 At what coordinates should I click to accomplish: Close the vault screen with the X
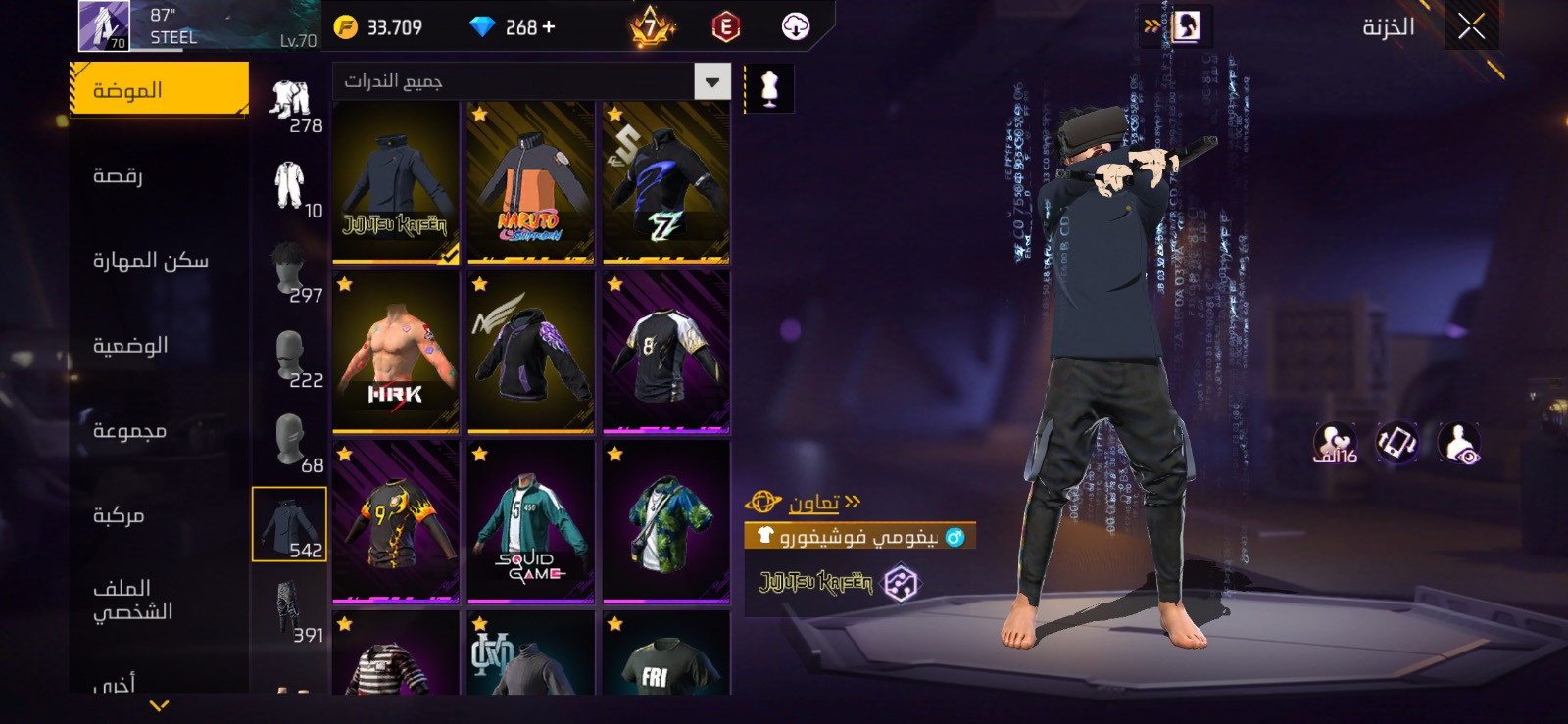1471,26
